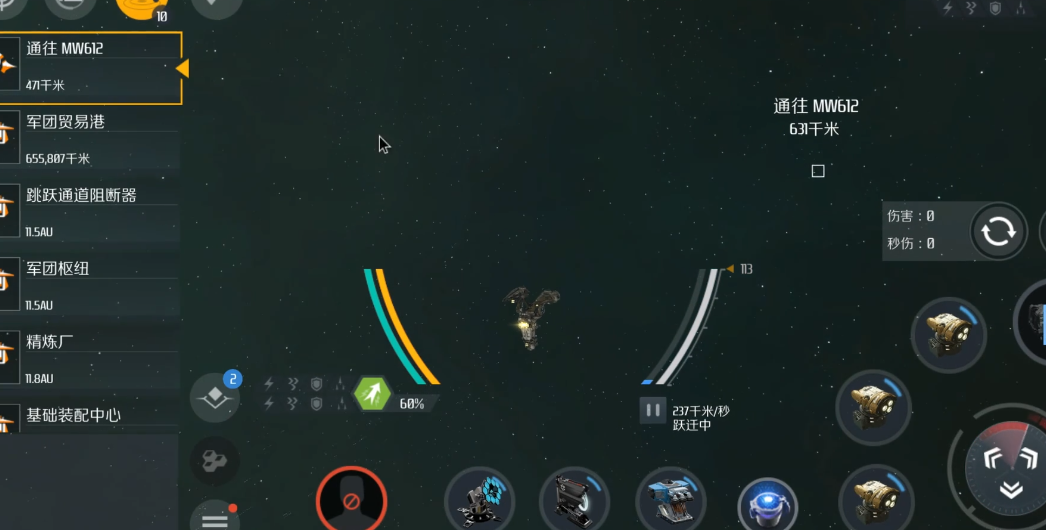
Task: Tap the red circular target-lock button
Action: tap(351, 498)
